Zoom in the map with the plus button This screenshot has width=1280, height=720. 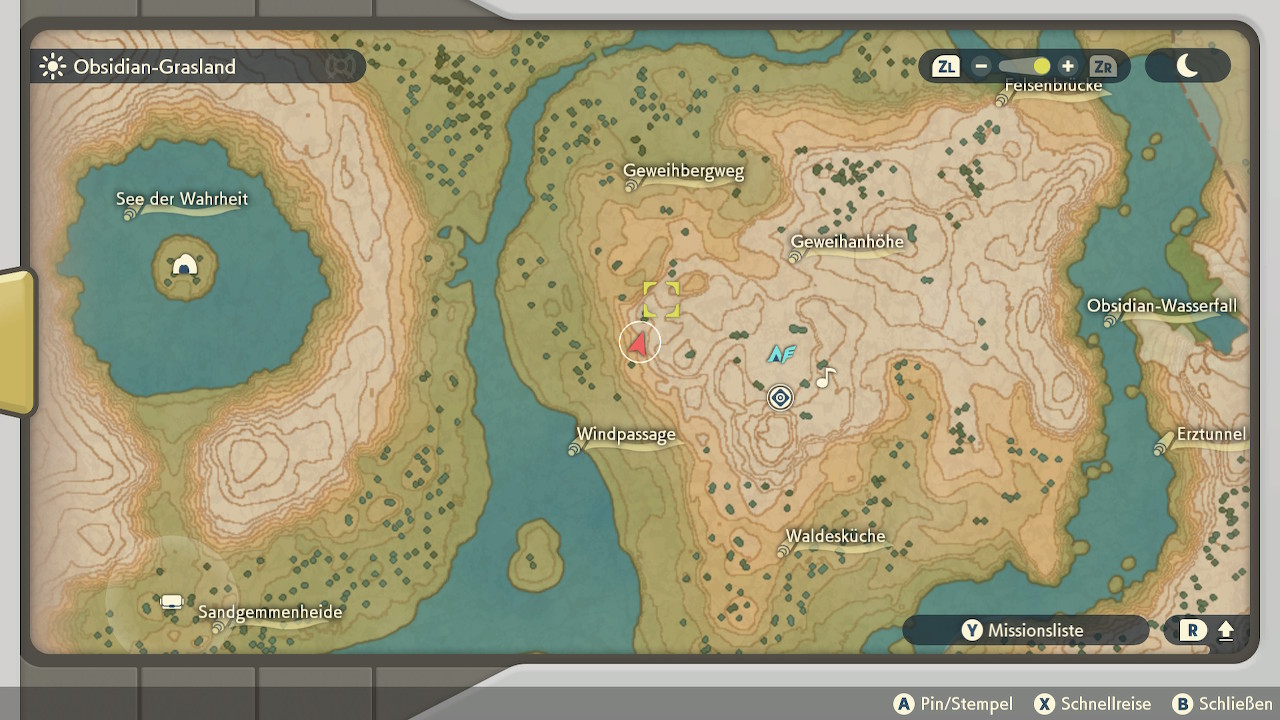point(1068,66)
